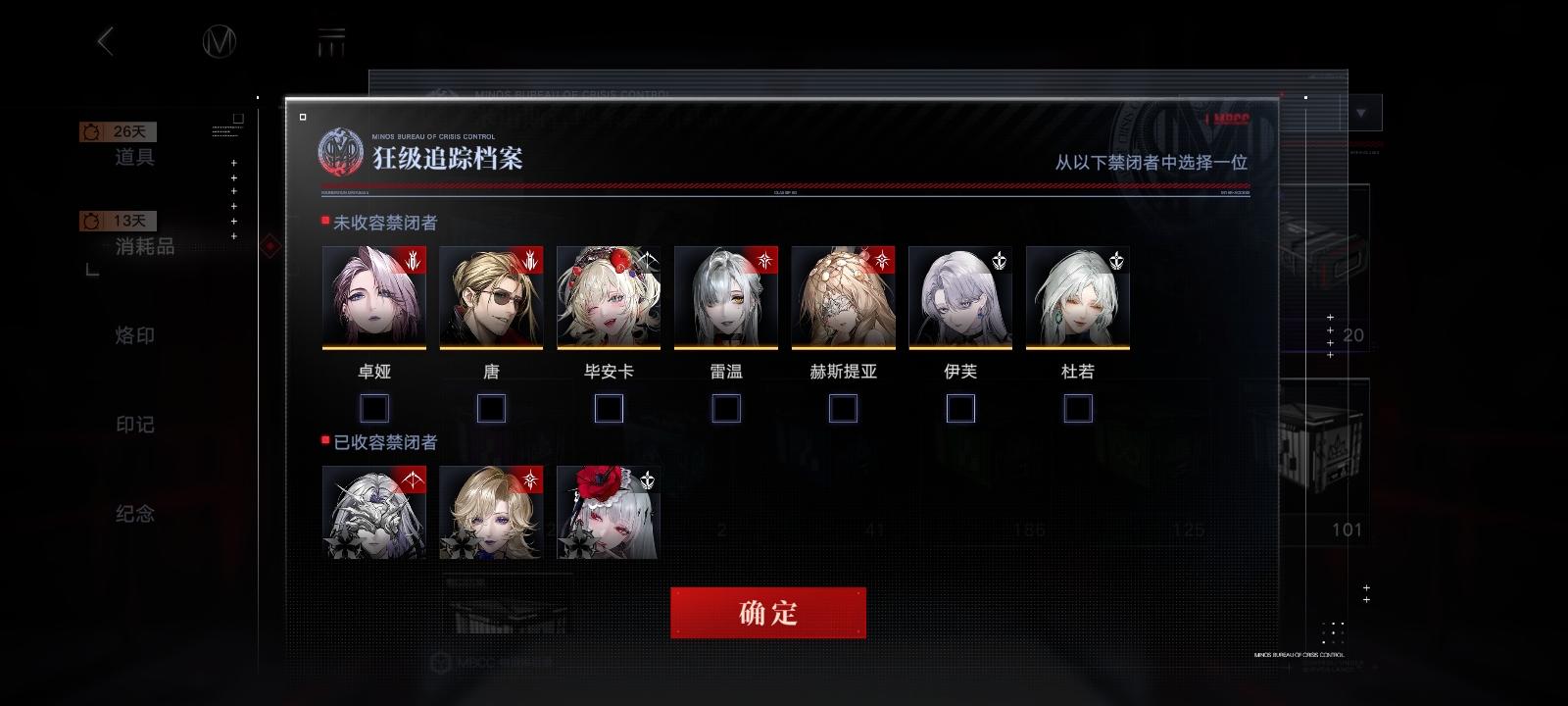Viewport: 1568px width, 706px height.
Task: Open the dropdown arrow on the right edge
Action: [x=1360, y=113]
